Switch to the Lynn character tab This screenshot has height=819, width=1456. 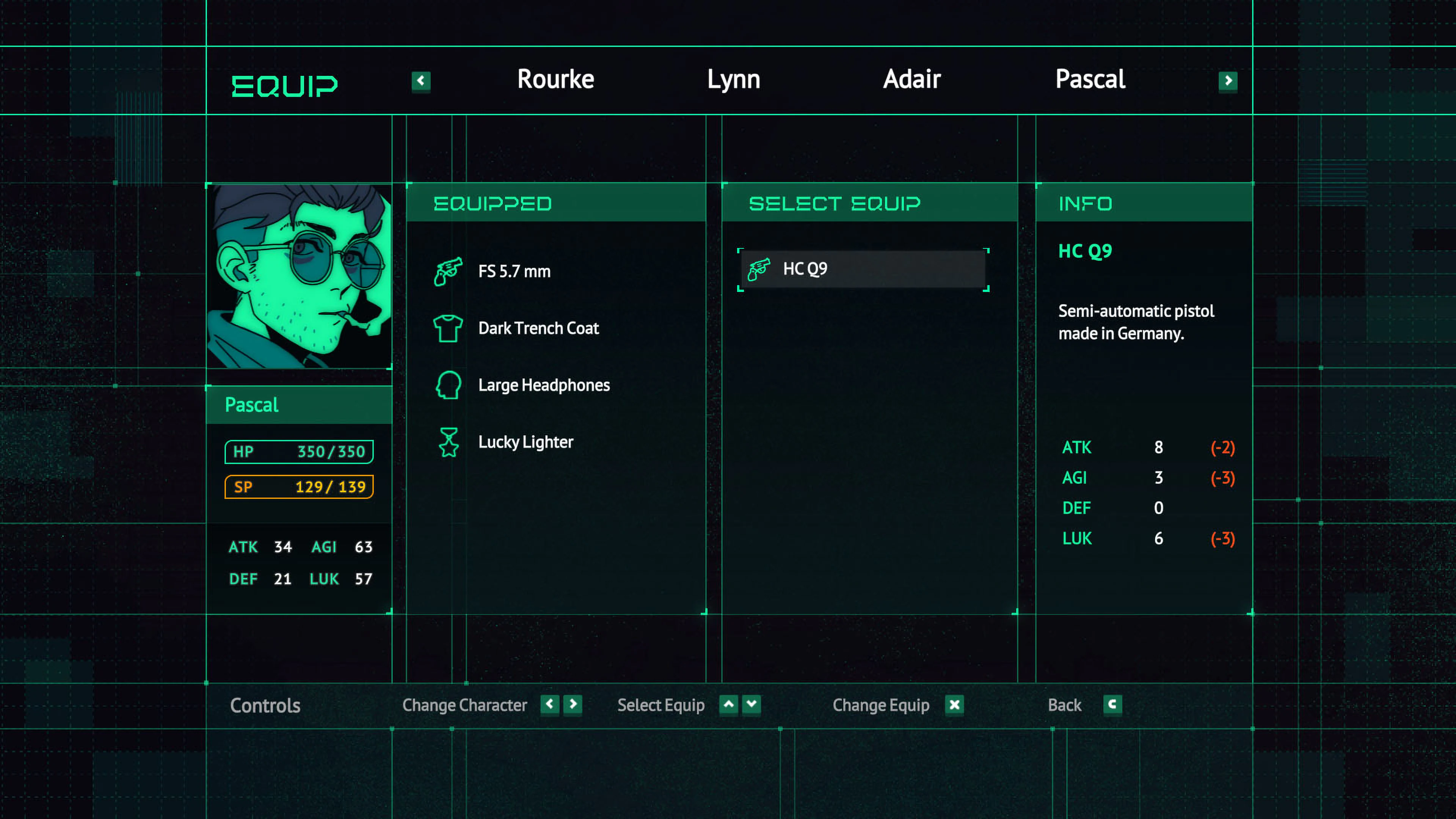click(x=733, y=79)
